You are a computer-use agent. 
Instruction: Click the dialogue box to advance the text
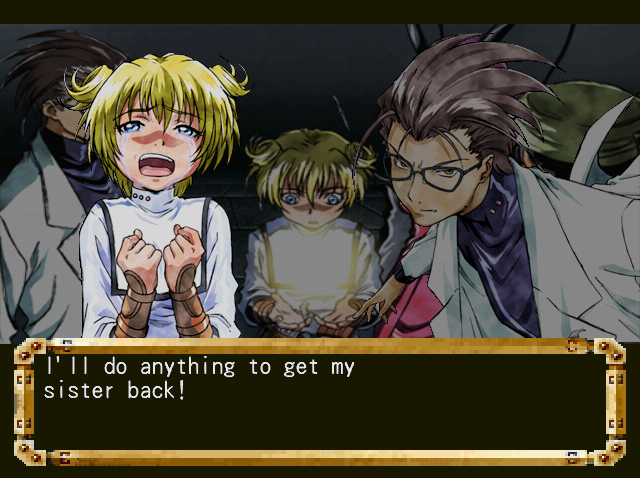click(x=320, y=402)
